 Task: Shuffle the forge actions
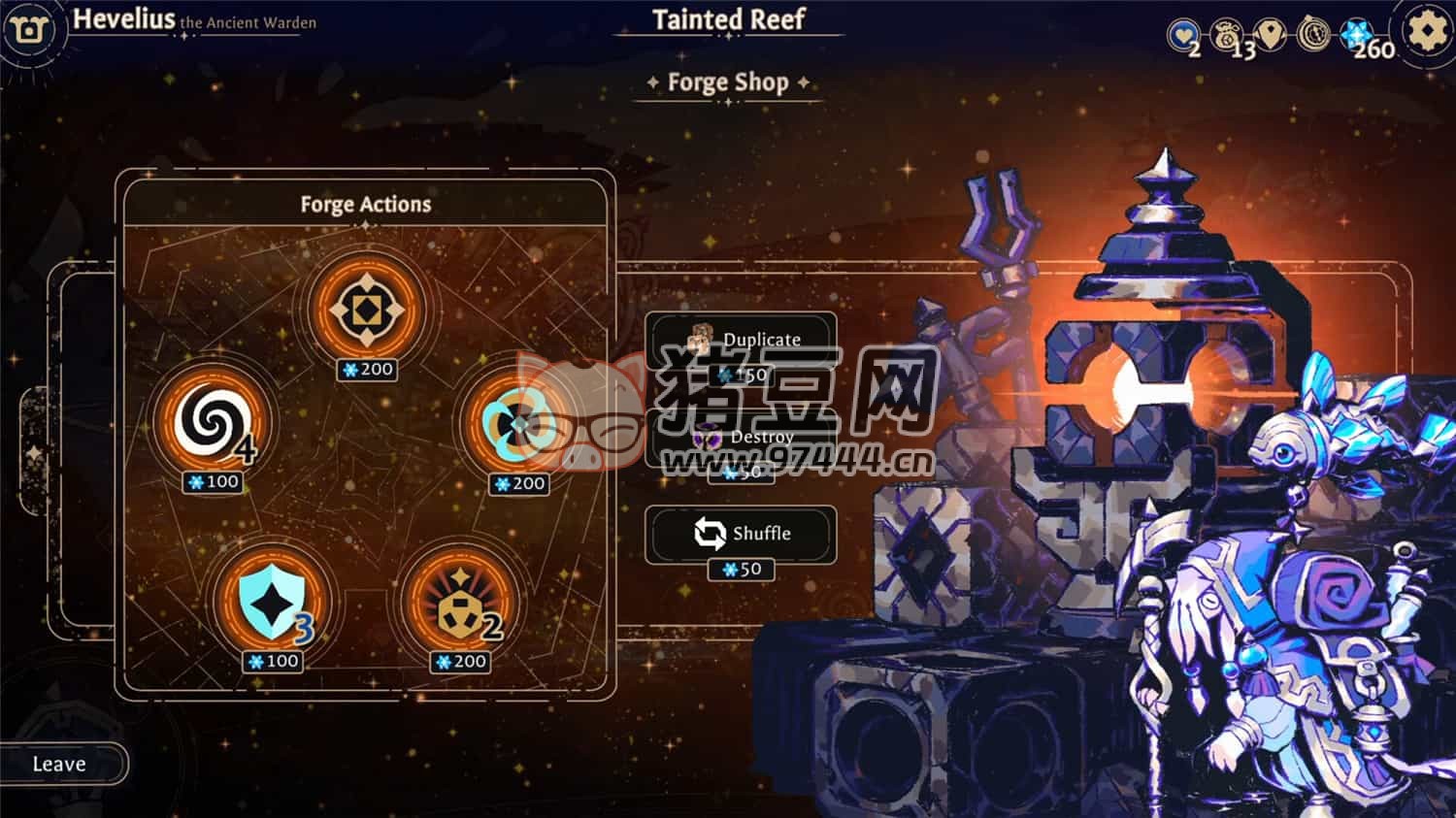[742, 534]
